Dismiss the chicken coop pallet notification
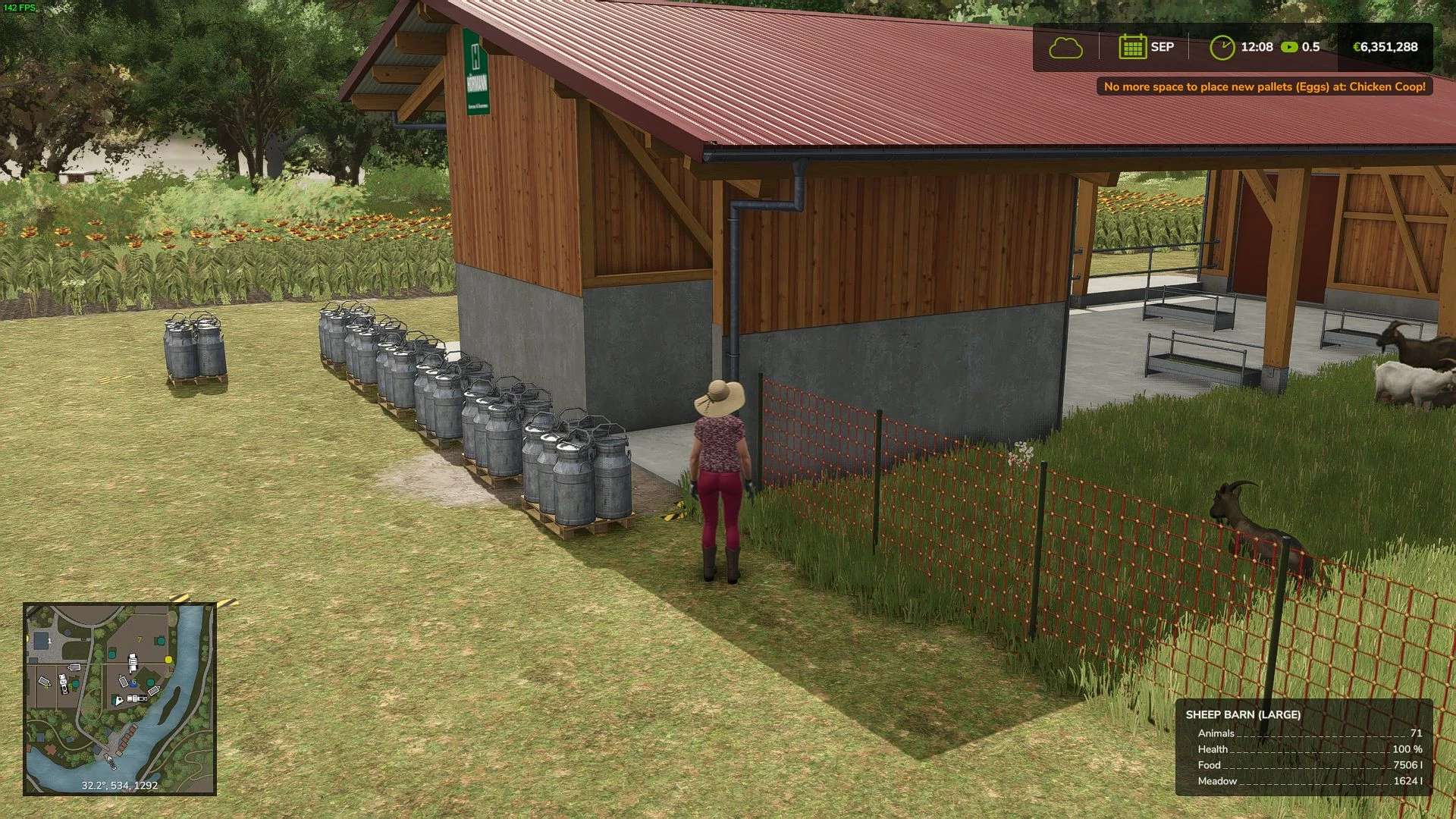1456x819 pixels. pyautogui.click(x=1264, y=86)
